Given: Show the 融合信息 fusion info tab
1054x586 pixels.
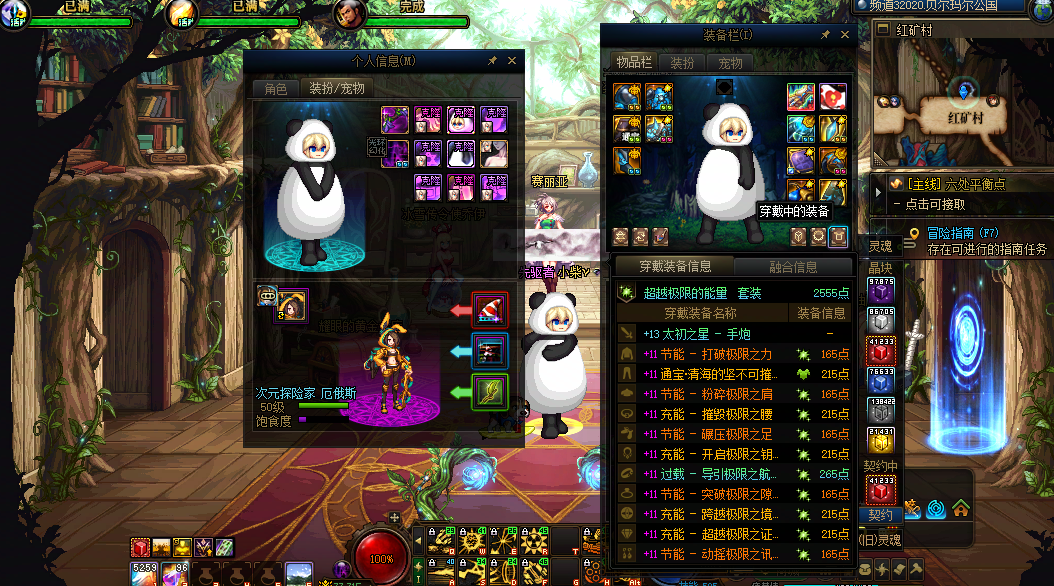Looking at the screenshot, I should tap(792, 266).
